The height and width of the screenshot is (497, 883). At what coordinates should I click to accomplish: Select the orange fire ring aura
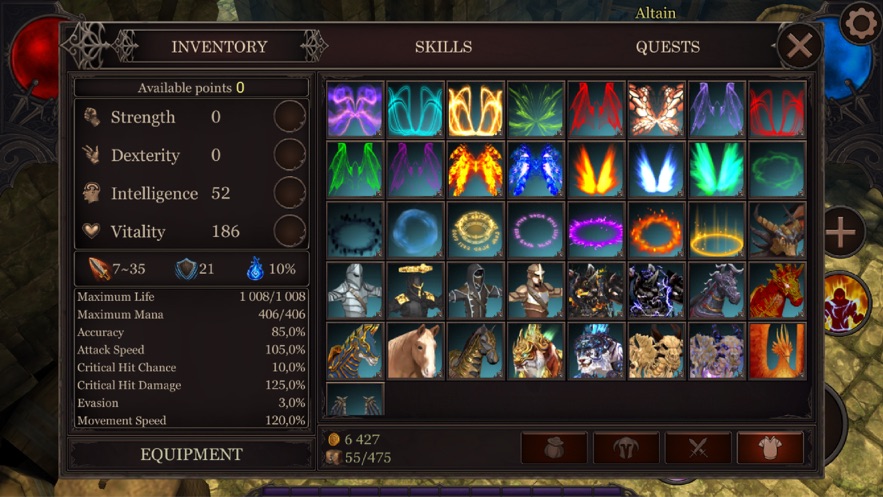click(x=656, y=230)
